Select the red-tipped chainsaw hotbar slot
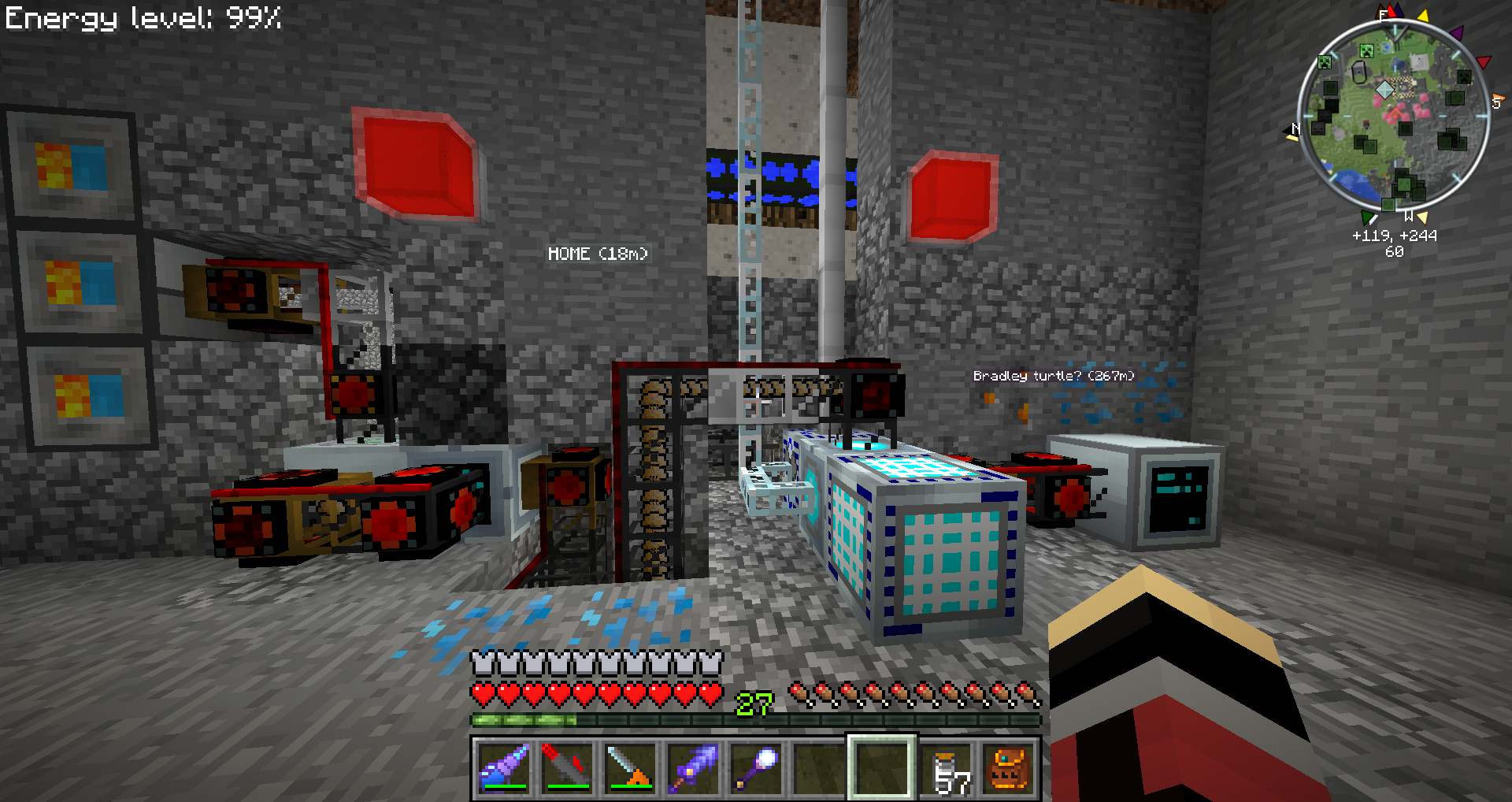This screenshot has width=1512, height=802. [567, 767]
